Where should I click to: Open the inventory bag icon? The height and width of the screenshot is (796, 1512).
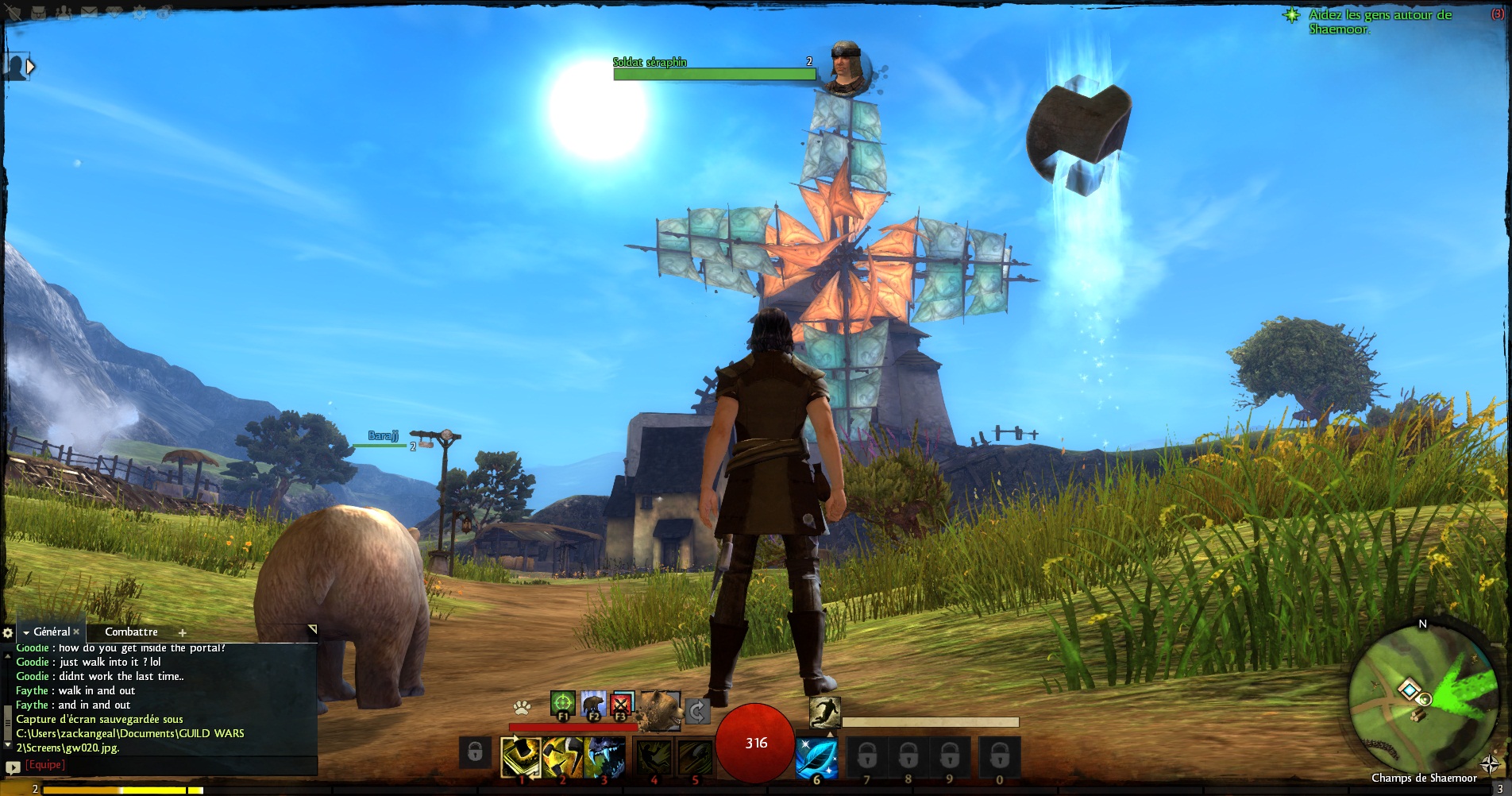pos(39,13)
